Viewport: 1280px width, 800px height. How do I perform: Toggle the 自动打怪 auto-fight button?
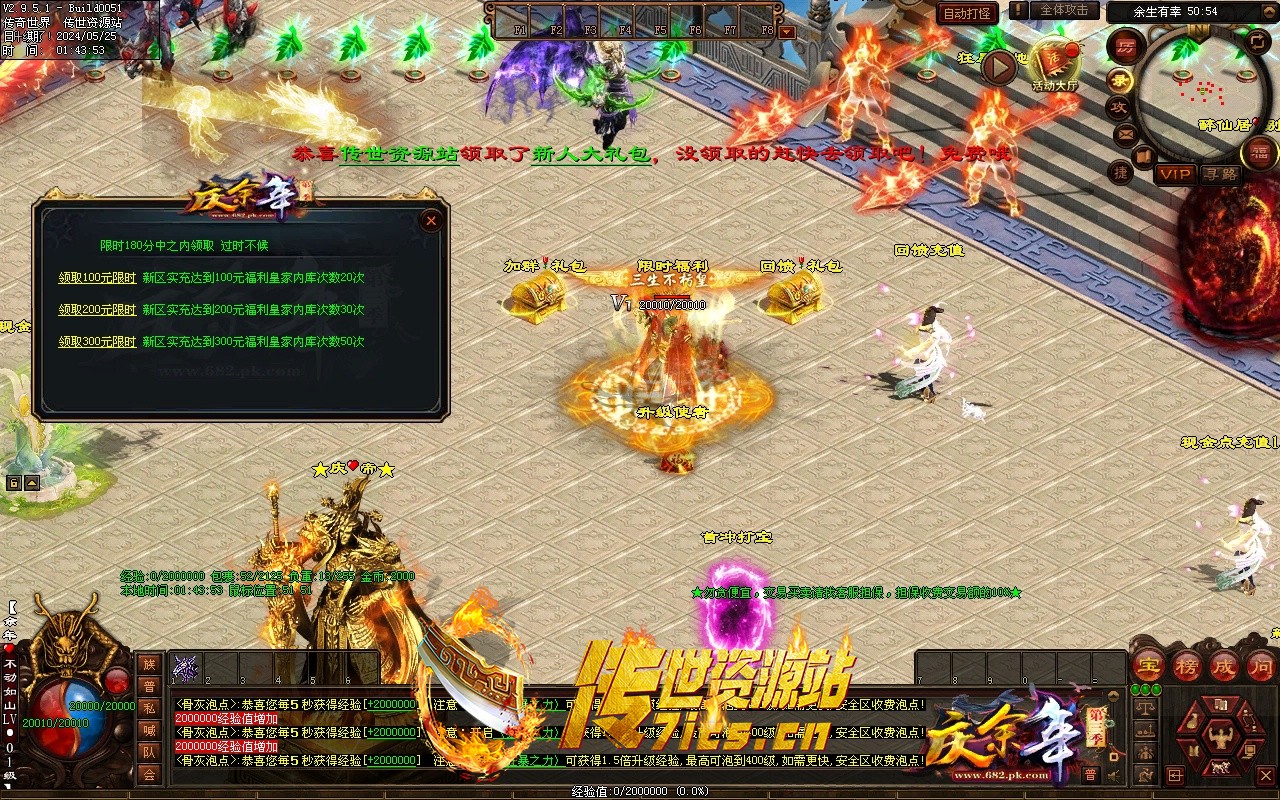[968, 13]
